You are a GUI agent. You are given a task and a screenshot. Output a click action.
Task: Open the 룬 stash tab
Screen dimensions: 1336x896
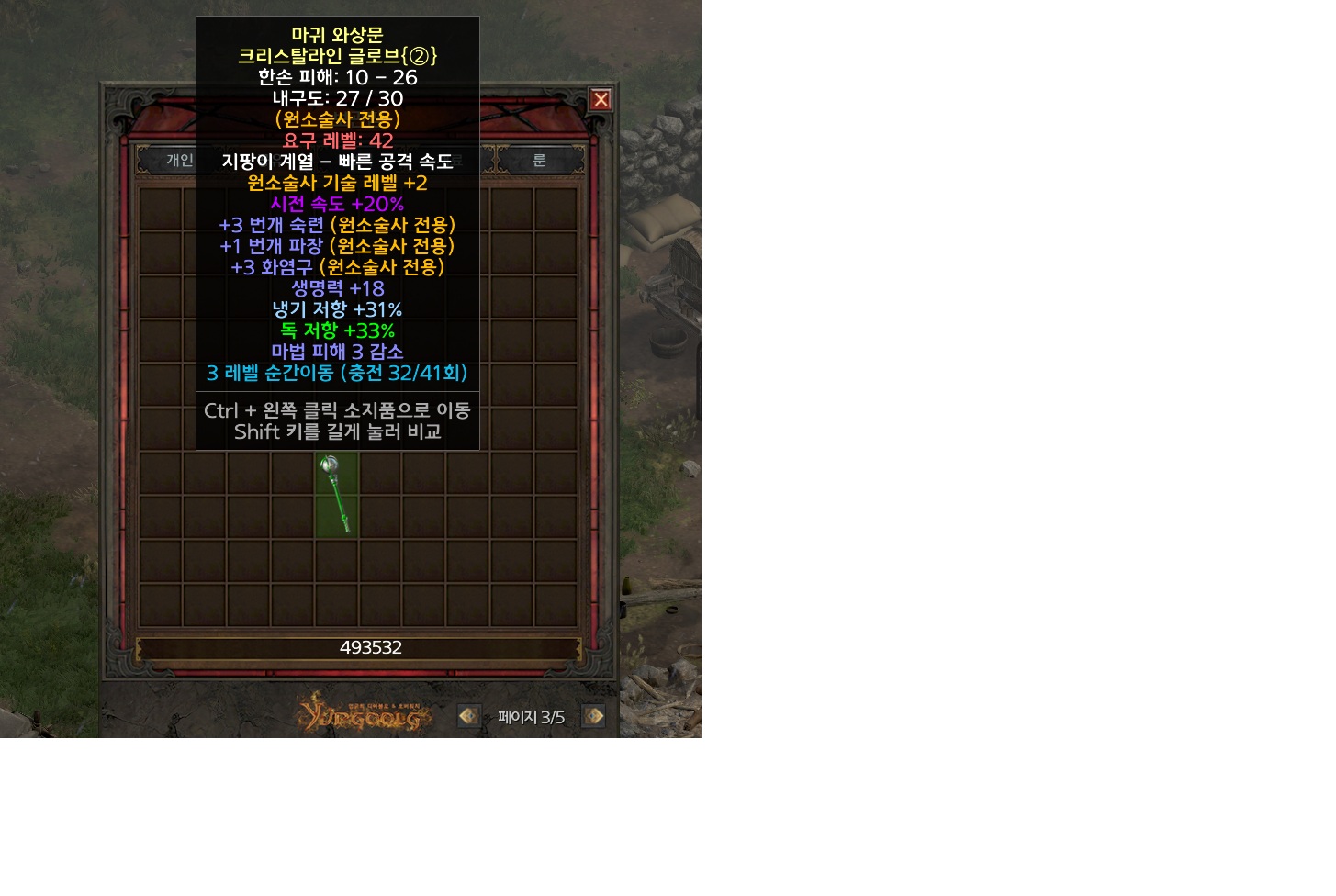[x=540, y=161]
